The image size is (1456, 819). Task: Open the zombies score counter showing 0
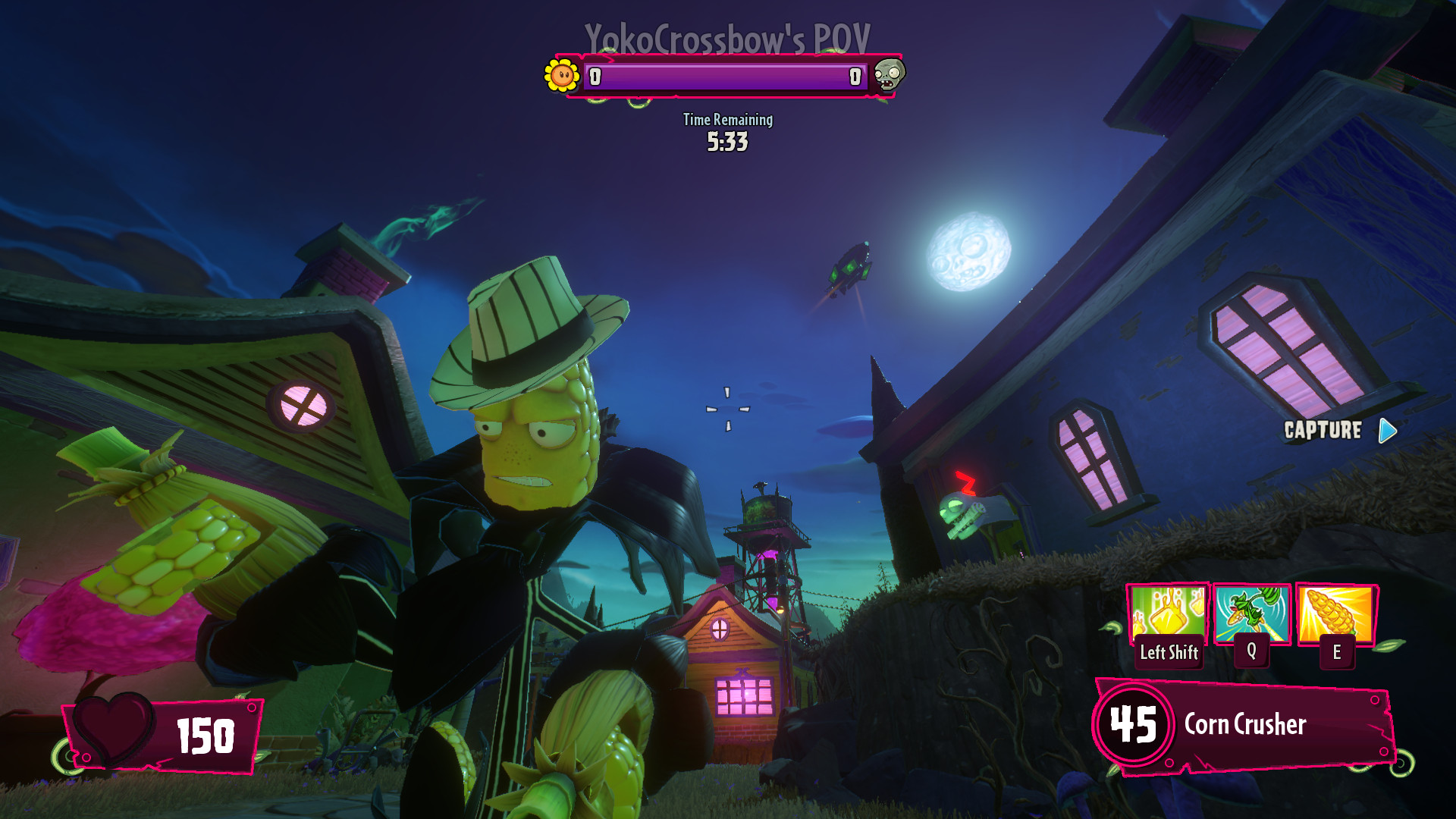[x=855, y=76]
